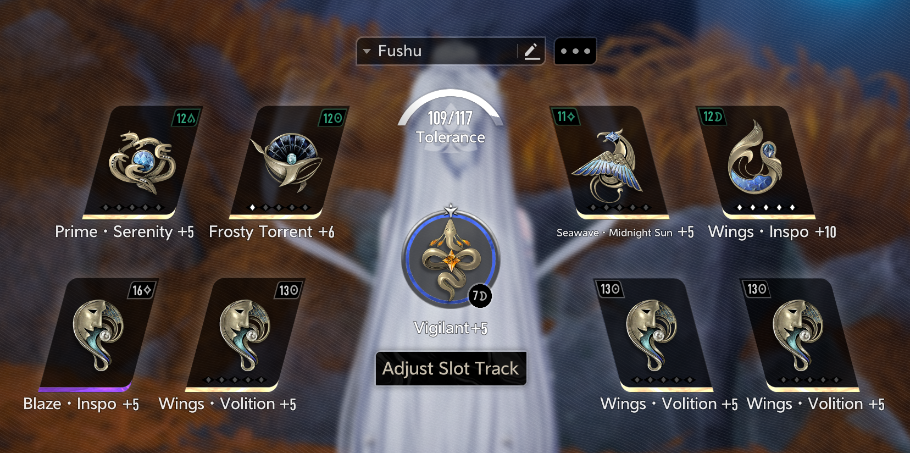Click the Adjust Slot Track button
The width and height of the screenshot is (910, 453).
coord(451,368)
